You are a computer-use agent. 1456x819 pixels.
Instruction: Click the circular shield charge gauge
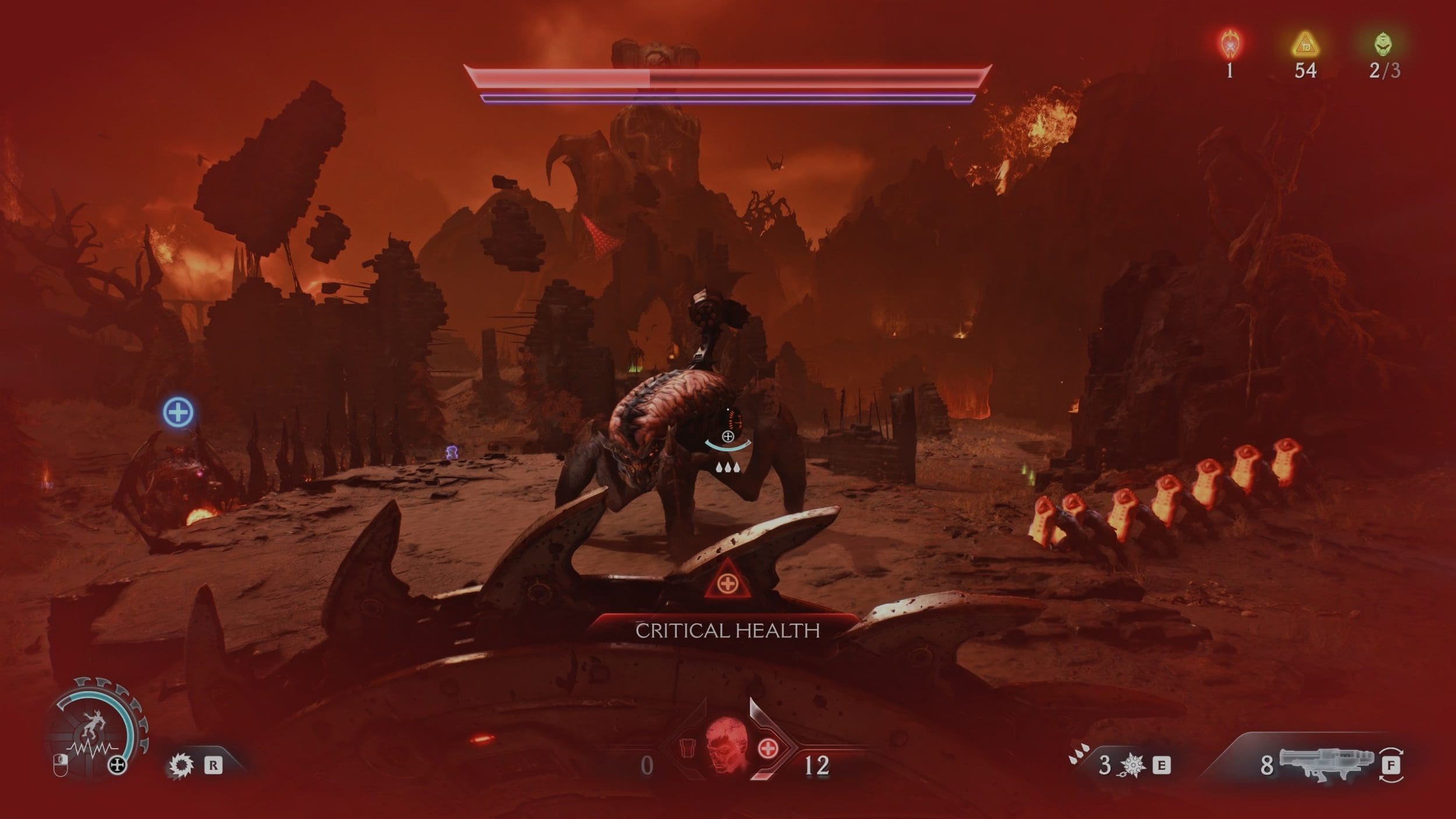95,728
